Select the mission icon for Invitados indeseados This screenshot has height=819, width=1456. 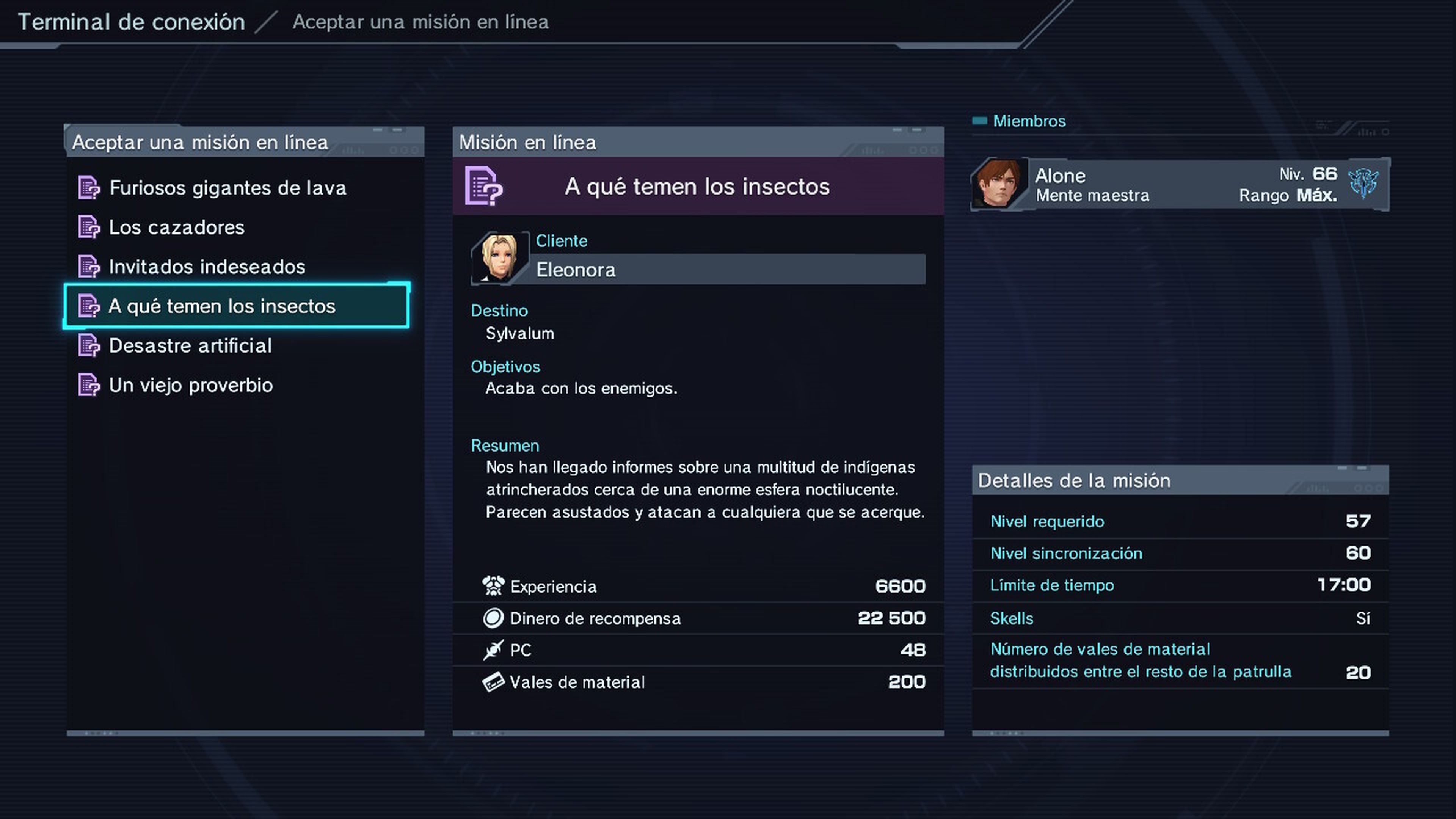(x=89, y=266)
